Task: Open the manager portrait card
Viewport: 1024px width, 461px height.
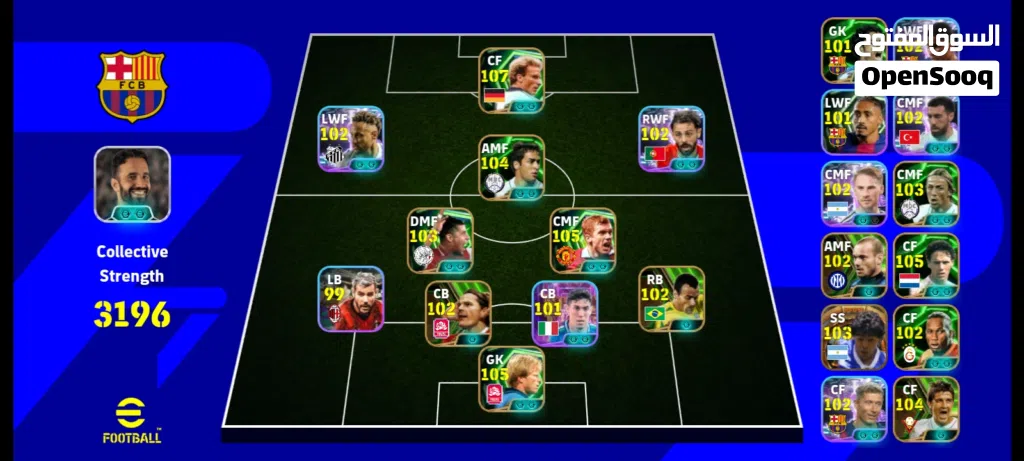Action: 132,184
